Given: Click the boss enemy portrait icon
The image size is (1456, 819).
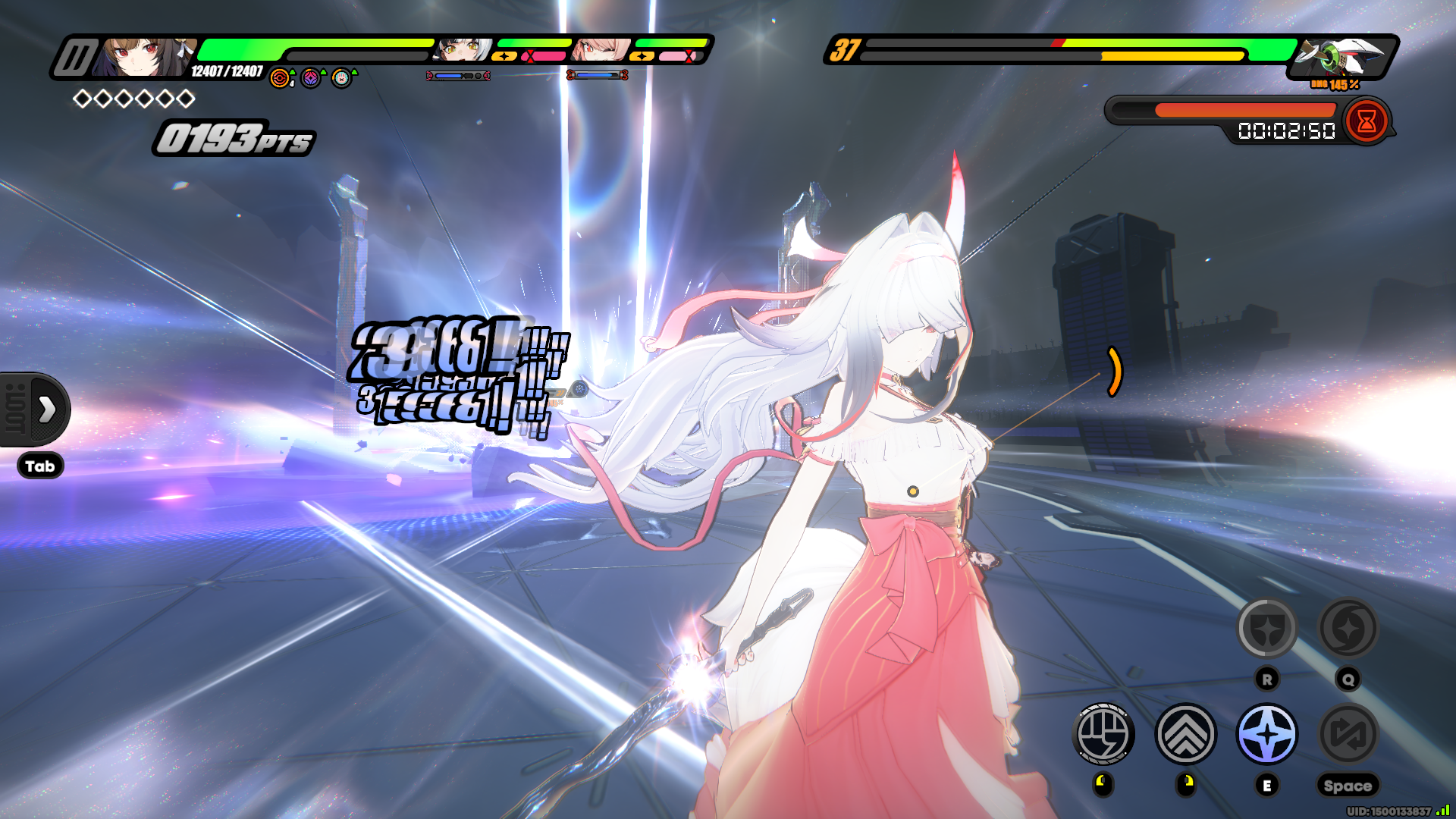Looking at the screenshot, I should point(1341,56).
